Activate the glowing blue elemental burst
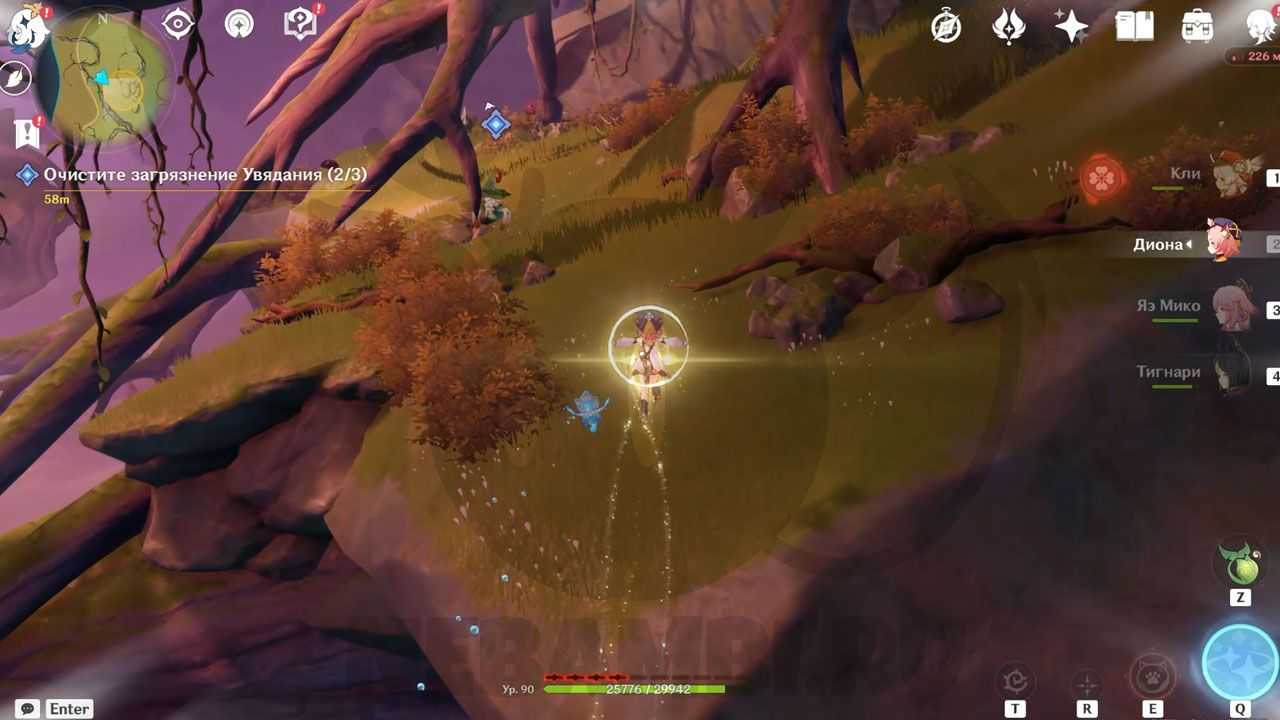This screenshot has width=1280, height=720. coord(1240,662)
